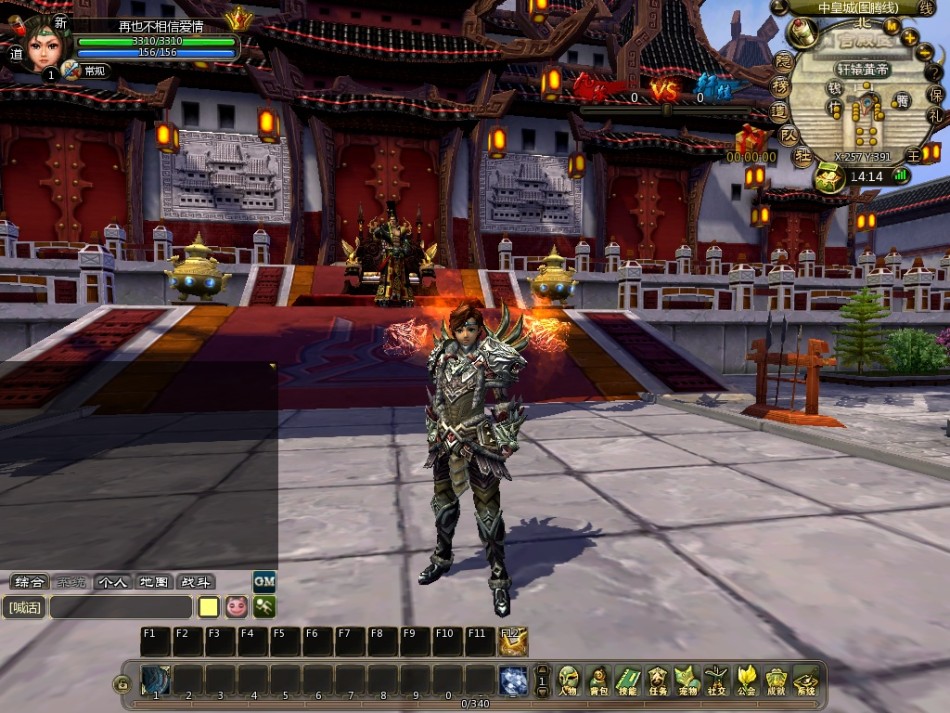Viewport: 950px width, 713px height.
Task: Use the skill in hotbar slot 1
Action: tap(156, 679)
